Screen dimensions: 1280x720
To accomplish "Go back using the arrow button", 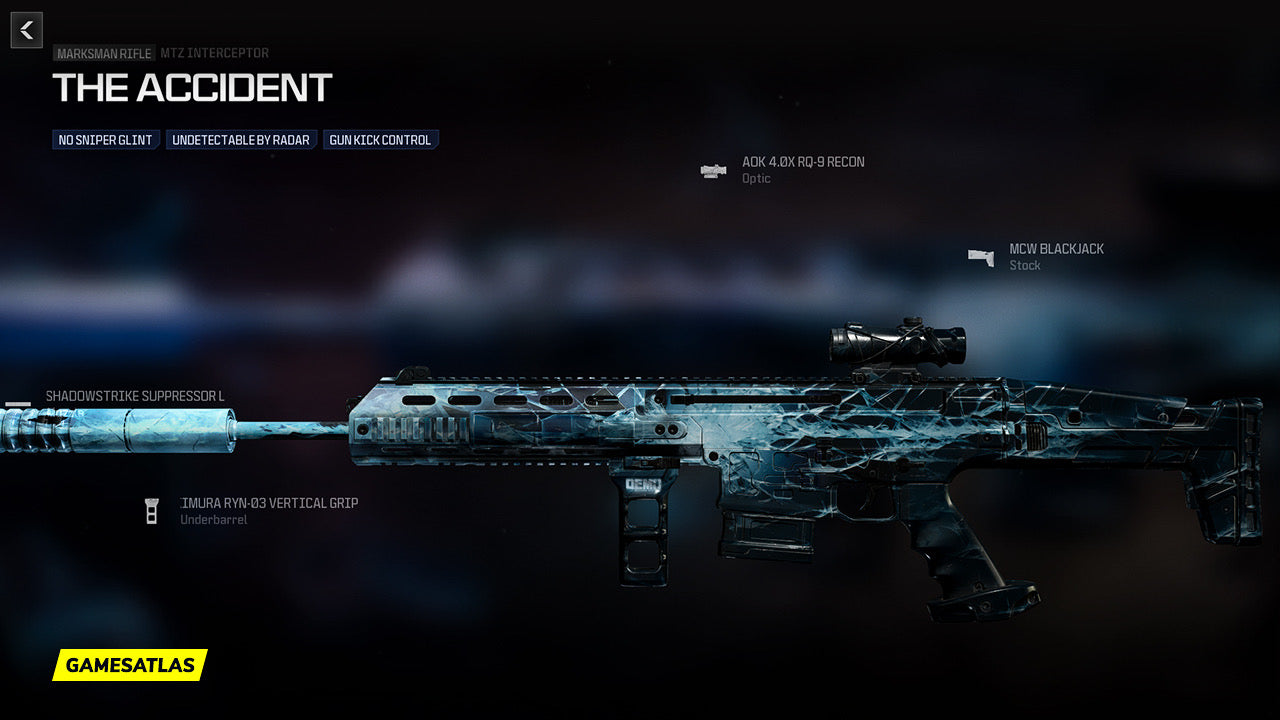I will pyautogui.click(x=27, y=30).
